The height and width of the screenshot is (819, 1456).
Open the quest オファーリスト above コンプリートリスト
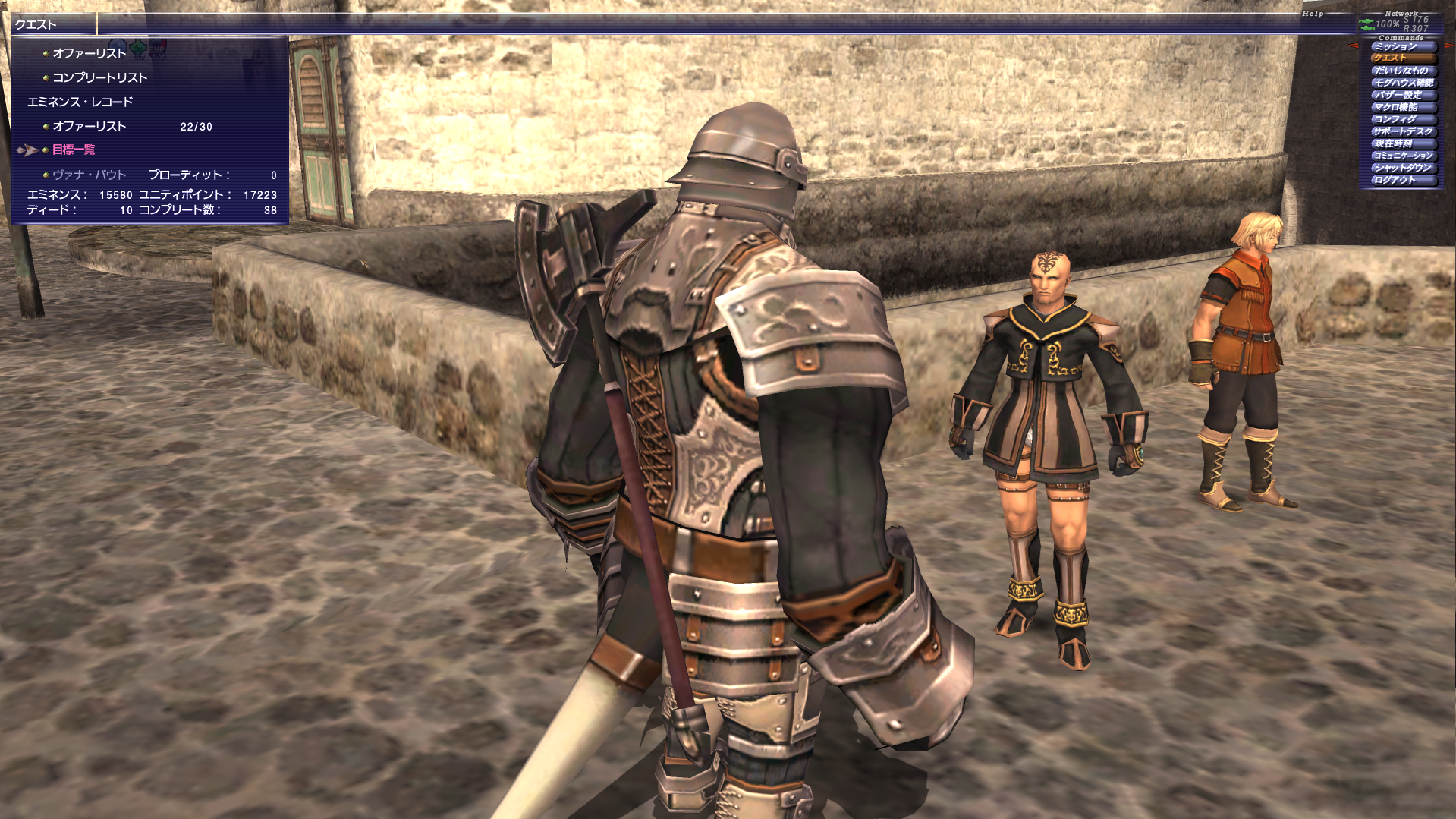point(89,54)
